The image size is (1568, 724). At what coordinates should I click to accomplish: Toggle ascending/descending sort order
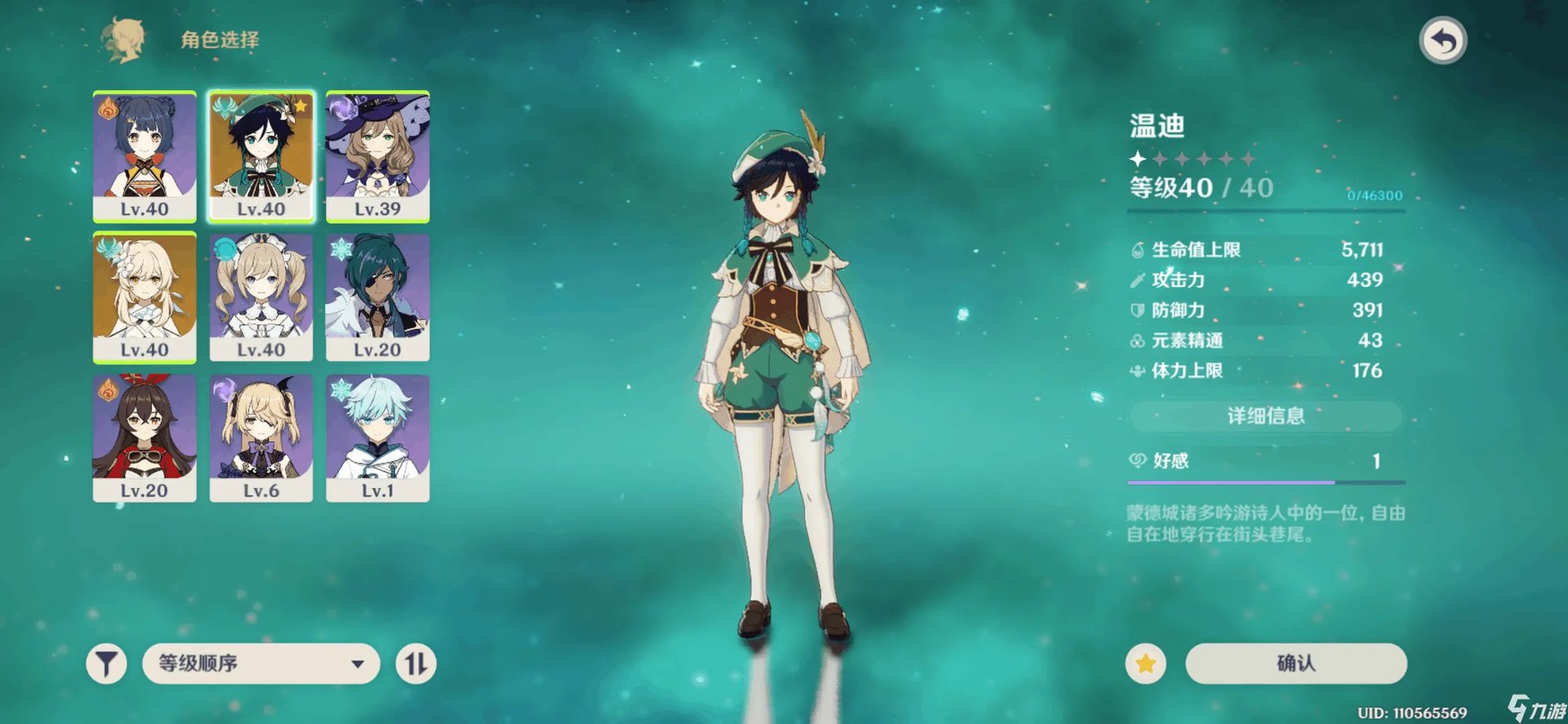(x=416, y=664)
